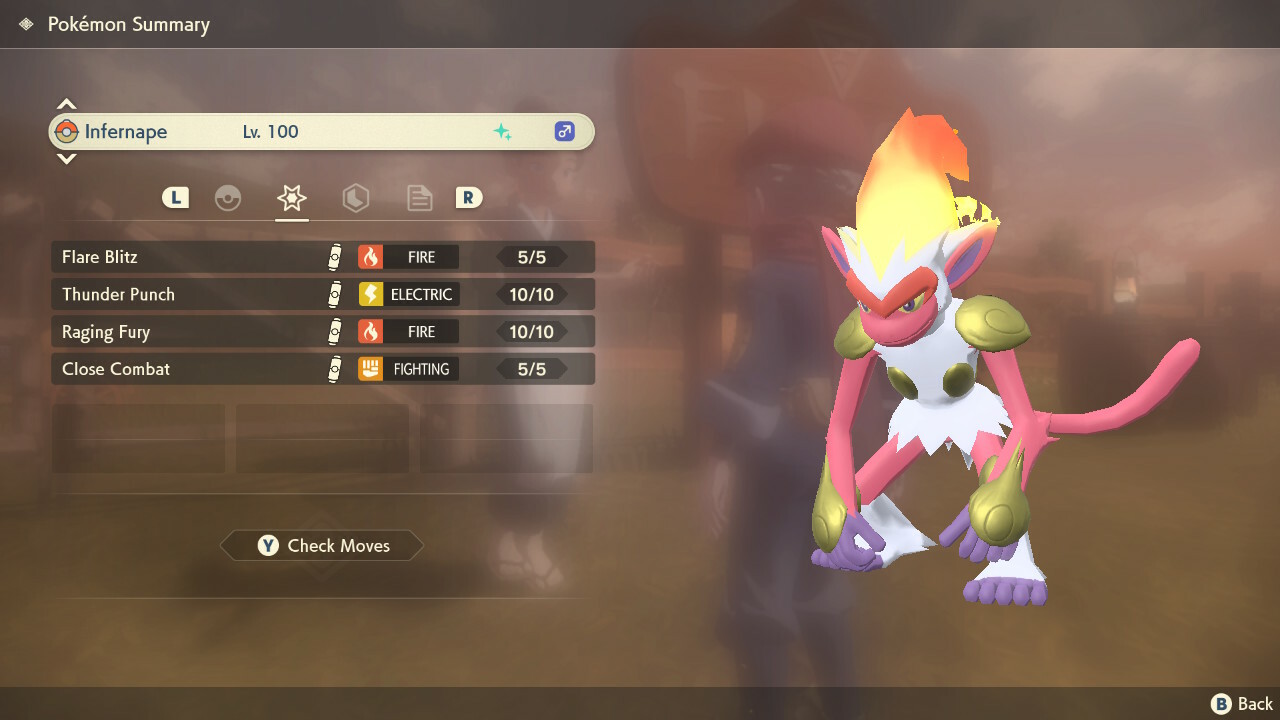Switch to the hexagon stats tab

(356, 198)
